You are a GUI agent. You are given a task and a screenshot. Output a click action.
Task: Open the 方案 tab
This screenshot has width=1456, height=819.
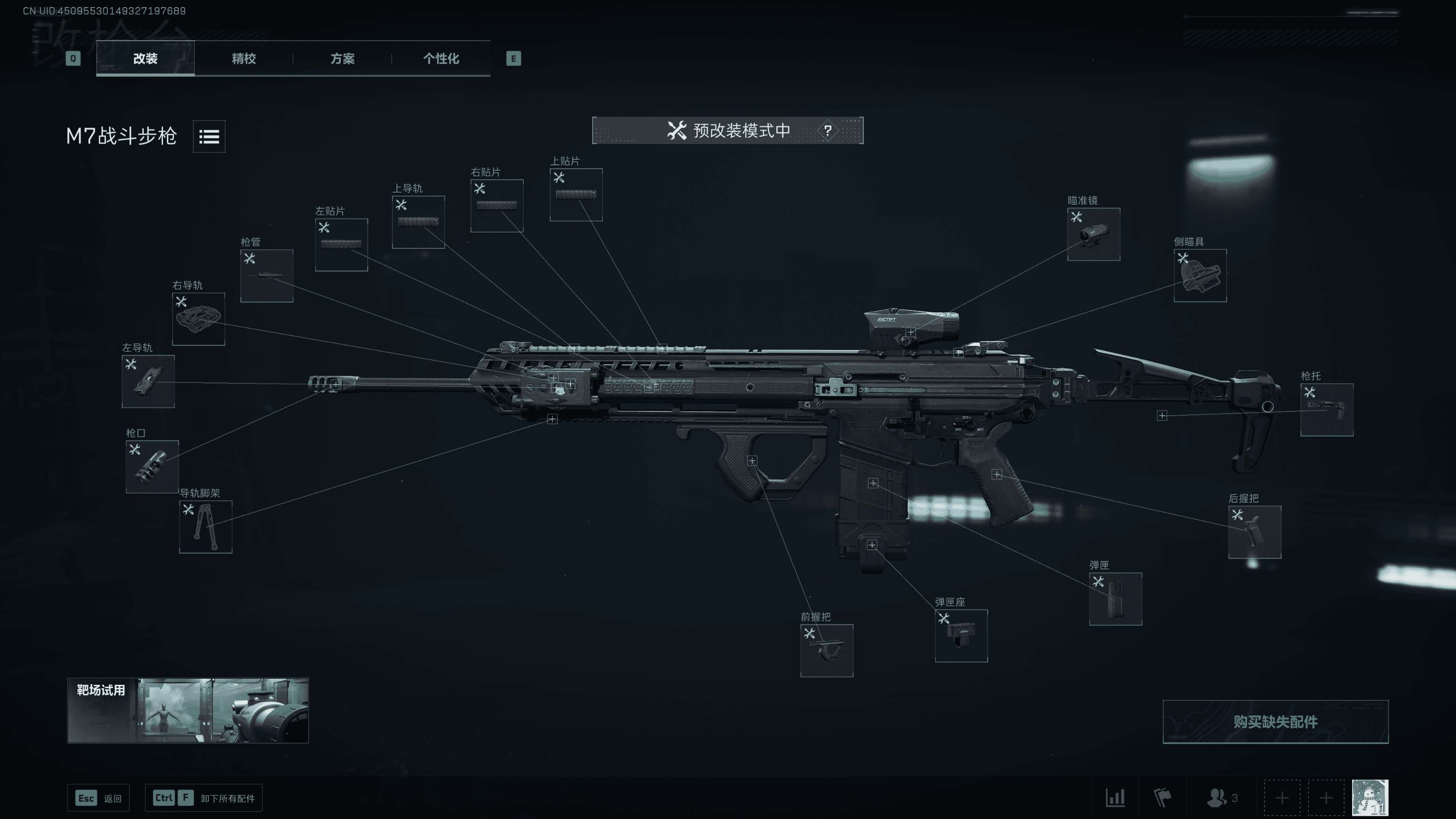342,58
